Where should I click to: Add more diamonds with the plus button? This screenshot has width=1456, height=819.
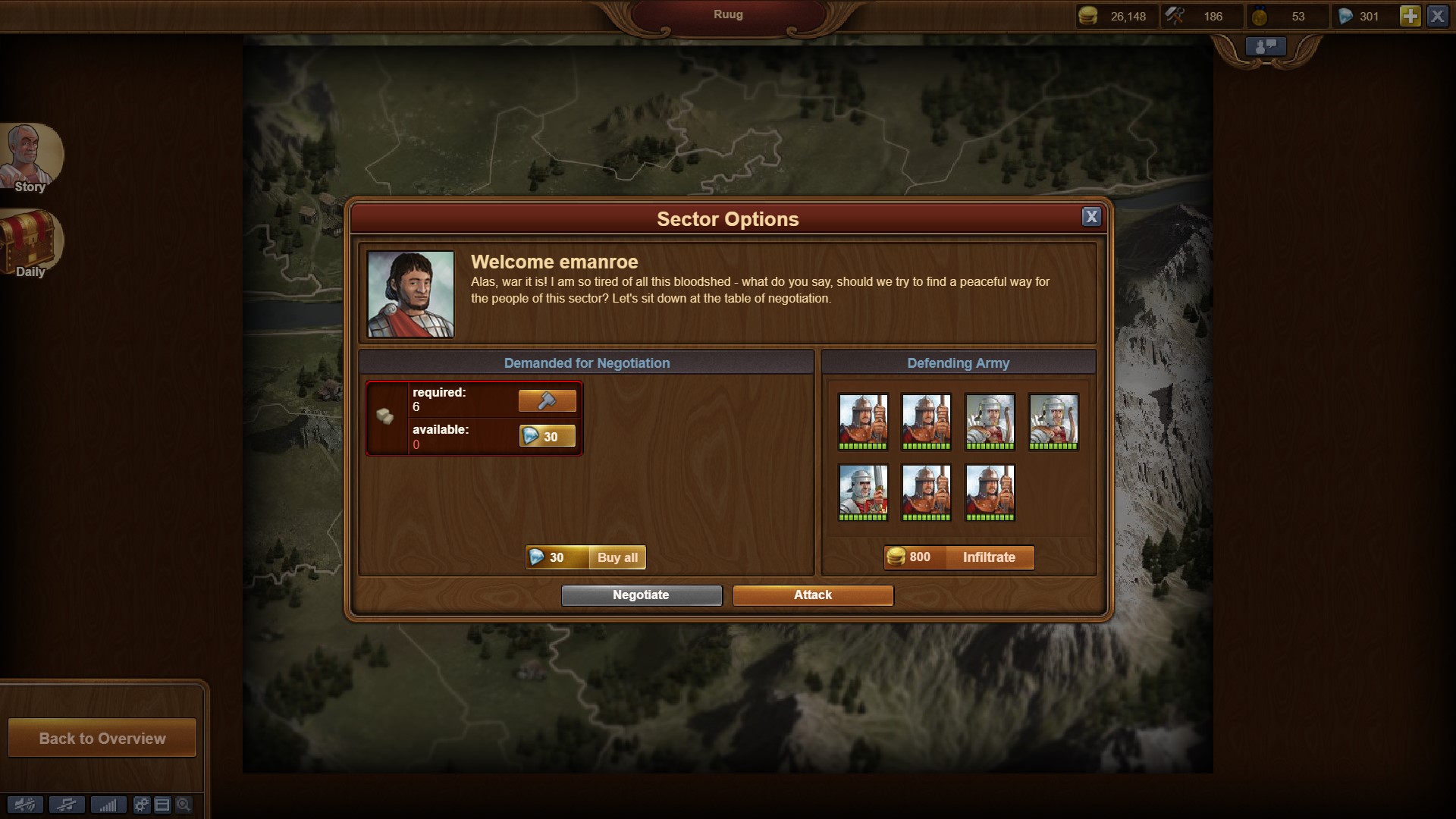[x=1410, y=16]
